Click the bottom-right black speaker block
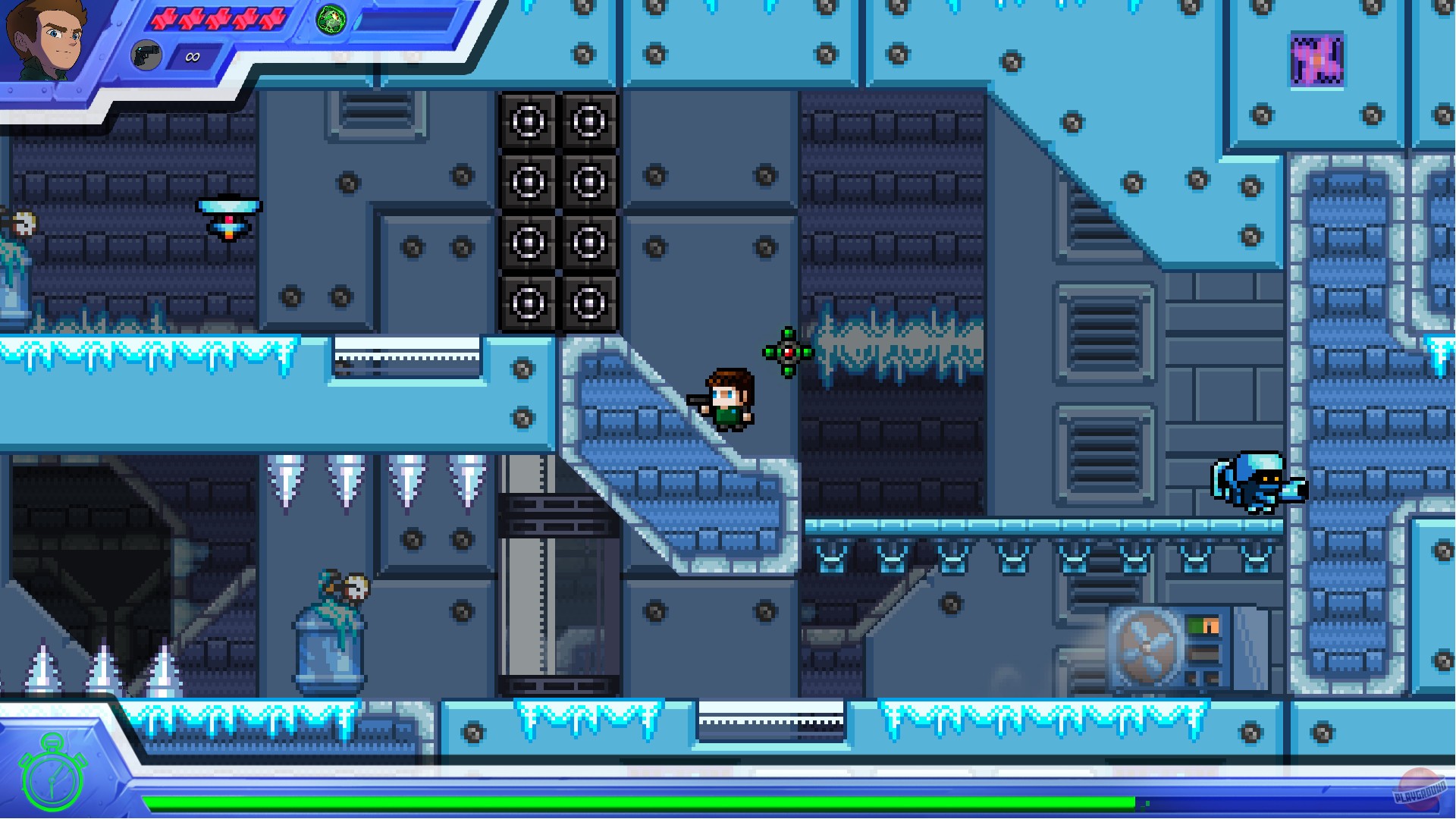 coord(588,303)
